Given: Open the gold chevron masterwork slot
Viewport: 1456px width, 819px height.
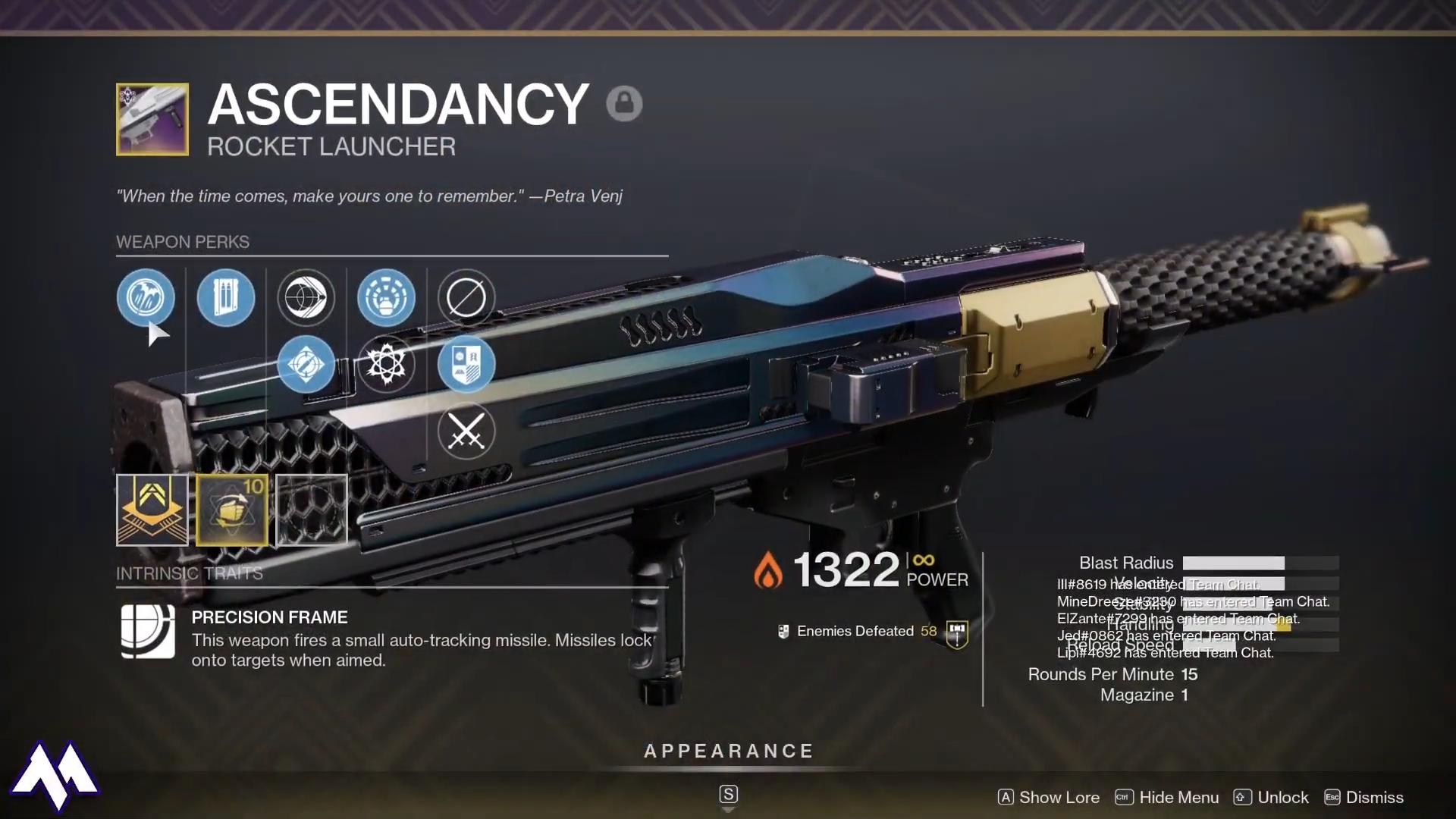Looking at the screenshot, I should [x=152, y=510].
